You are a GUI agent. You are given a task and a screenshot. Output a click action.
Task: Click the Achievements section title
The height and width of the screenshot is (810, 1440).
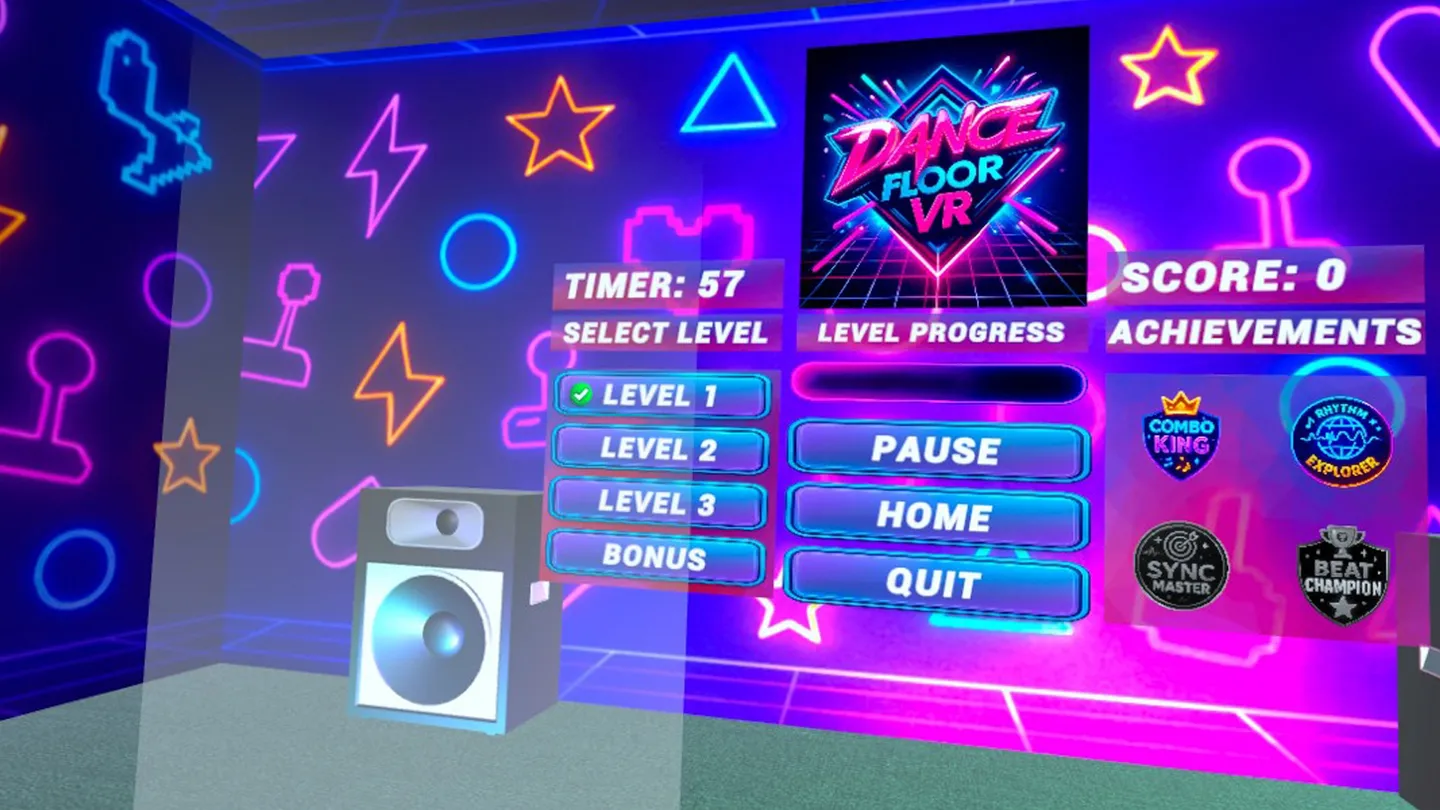[1265, 330]
